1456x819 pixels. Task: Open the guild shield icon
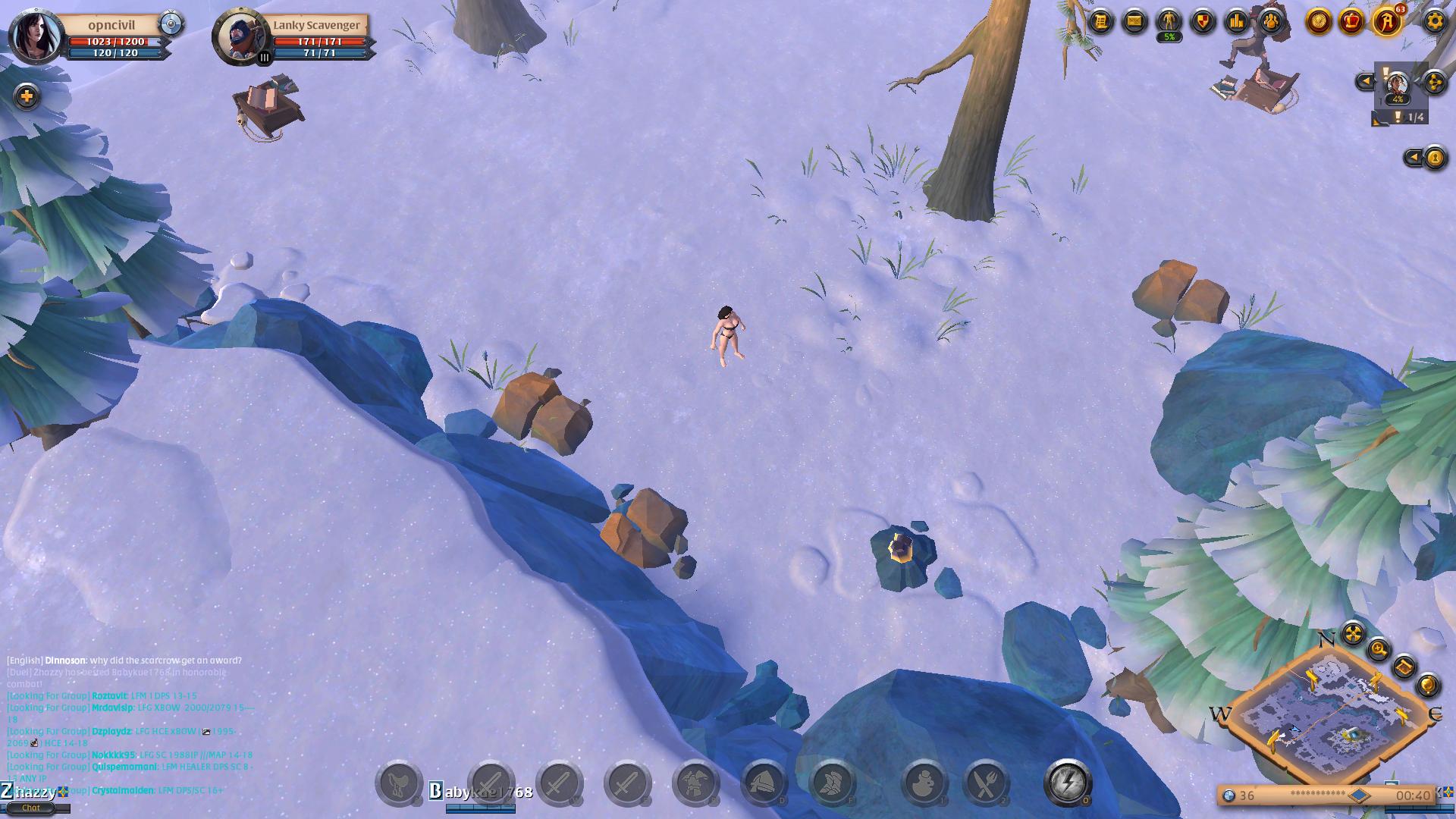pyautogui.click(x=1203, y=22)
